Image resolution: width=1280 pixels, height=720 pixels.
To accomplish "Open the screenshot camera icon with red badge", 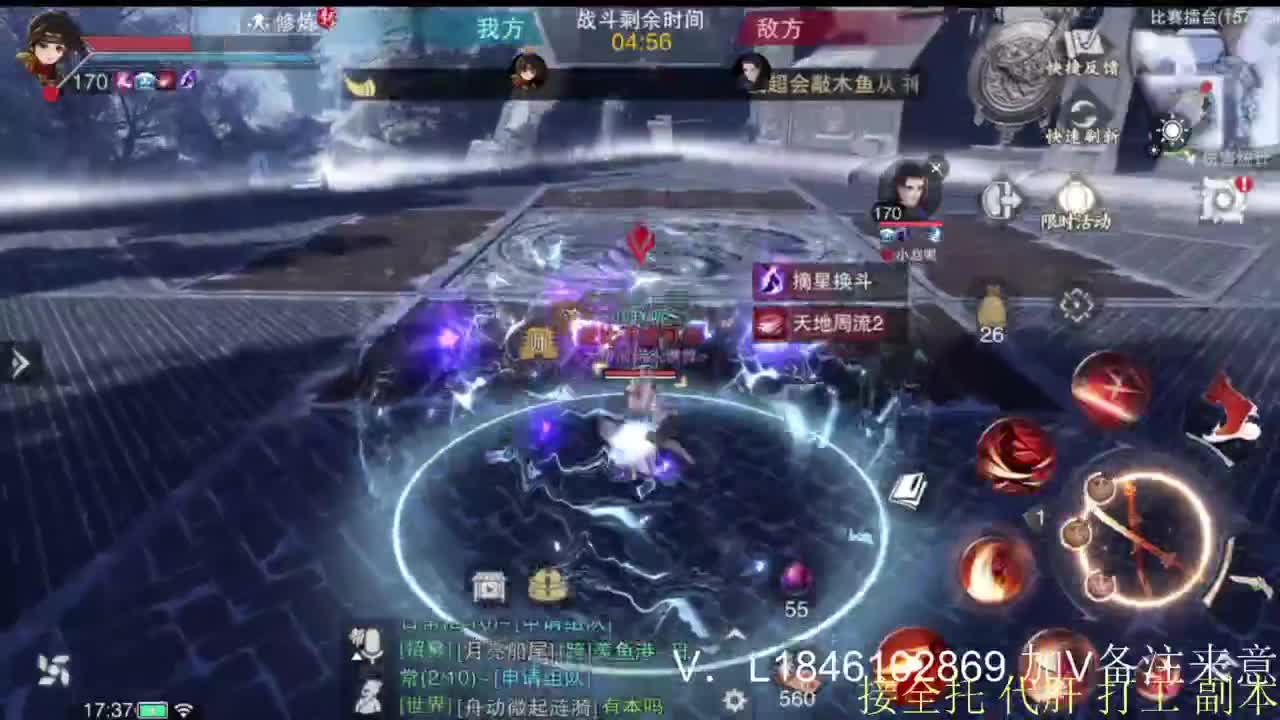I will coord(1221,199).
